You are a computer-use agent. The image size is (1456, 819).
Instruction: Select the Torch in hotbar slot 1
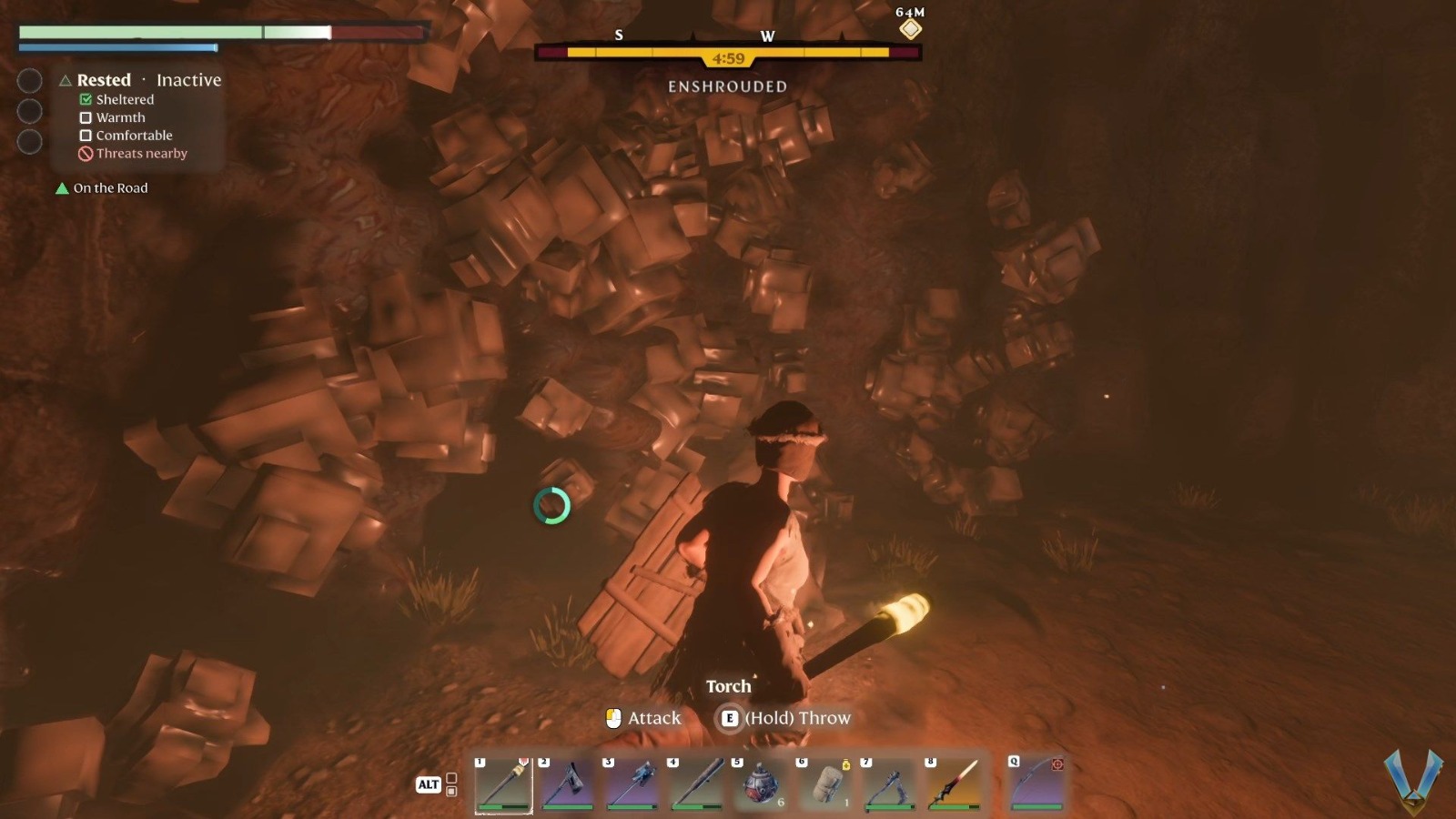pyautogui.click(x=503, y=783)
